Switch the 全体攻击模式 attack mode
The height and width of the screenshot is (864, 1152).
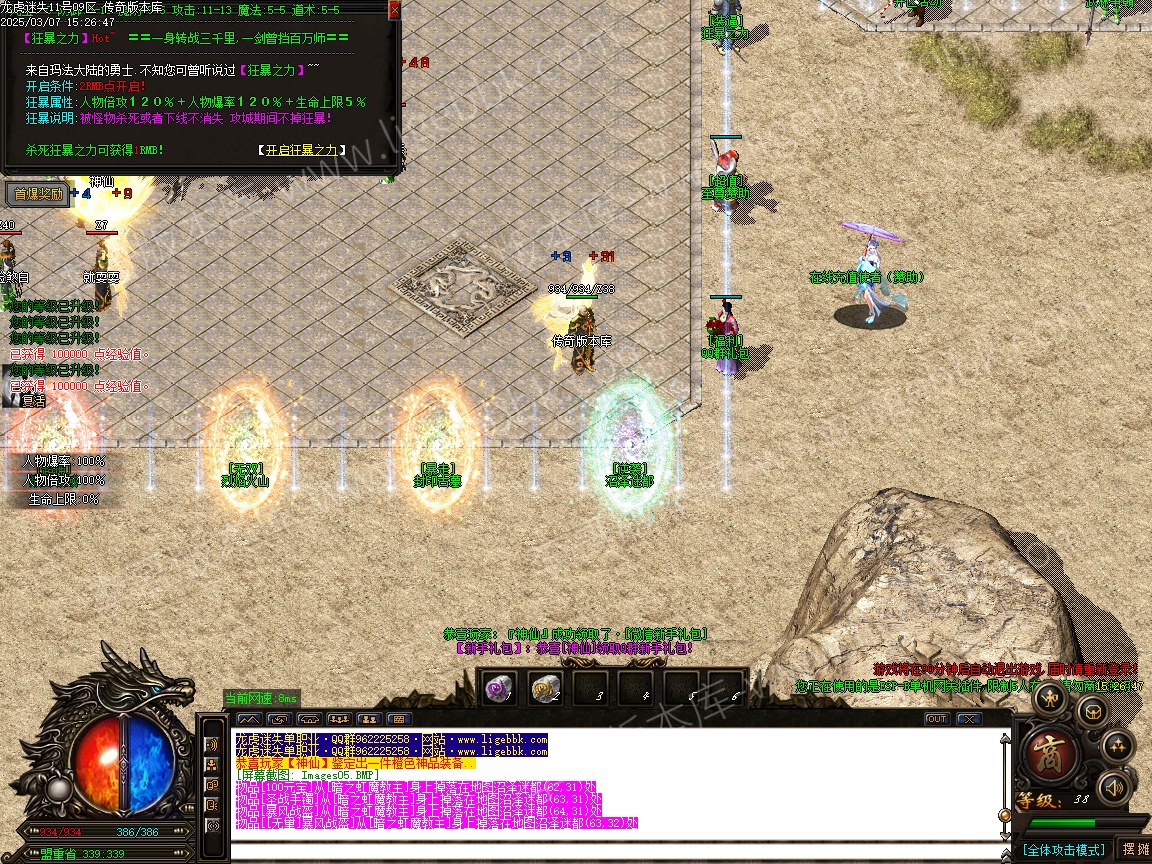pos(1062,850)
